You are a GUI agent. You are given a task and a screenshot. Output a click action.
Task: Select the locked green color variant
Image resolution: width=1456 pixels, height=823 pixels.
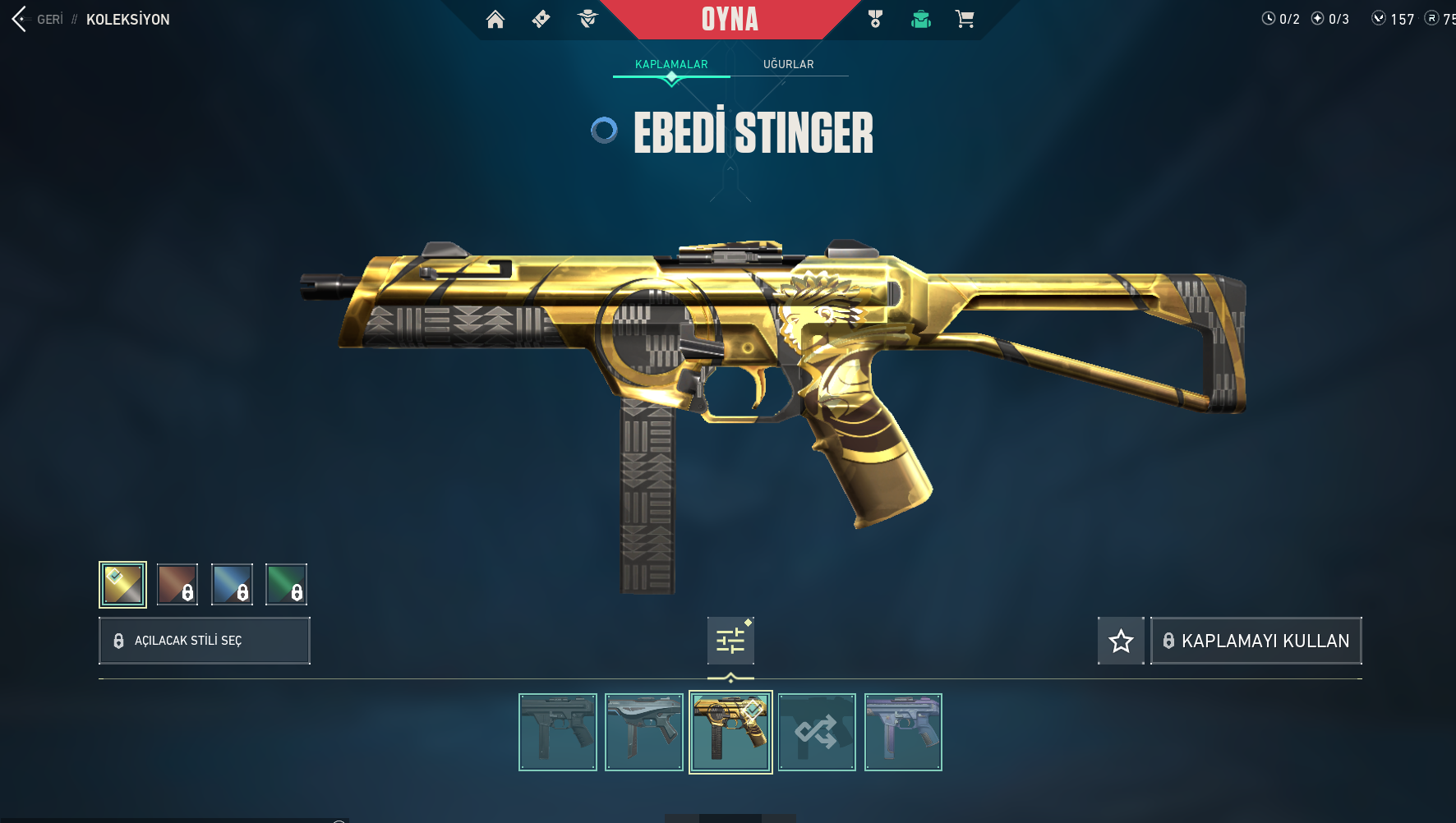coord(286,585)
